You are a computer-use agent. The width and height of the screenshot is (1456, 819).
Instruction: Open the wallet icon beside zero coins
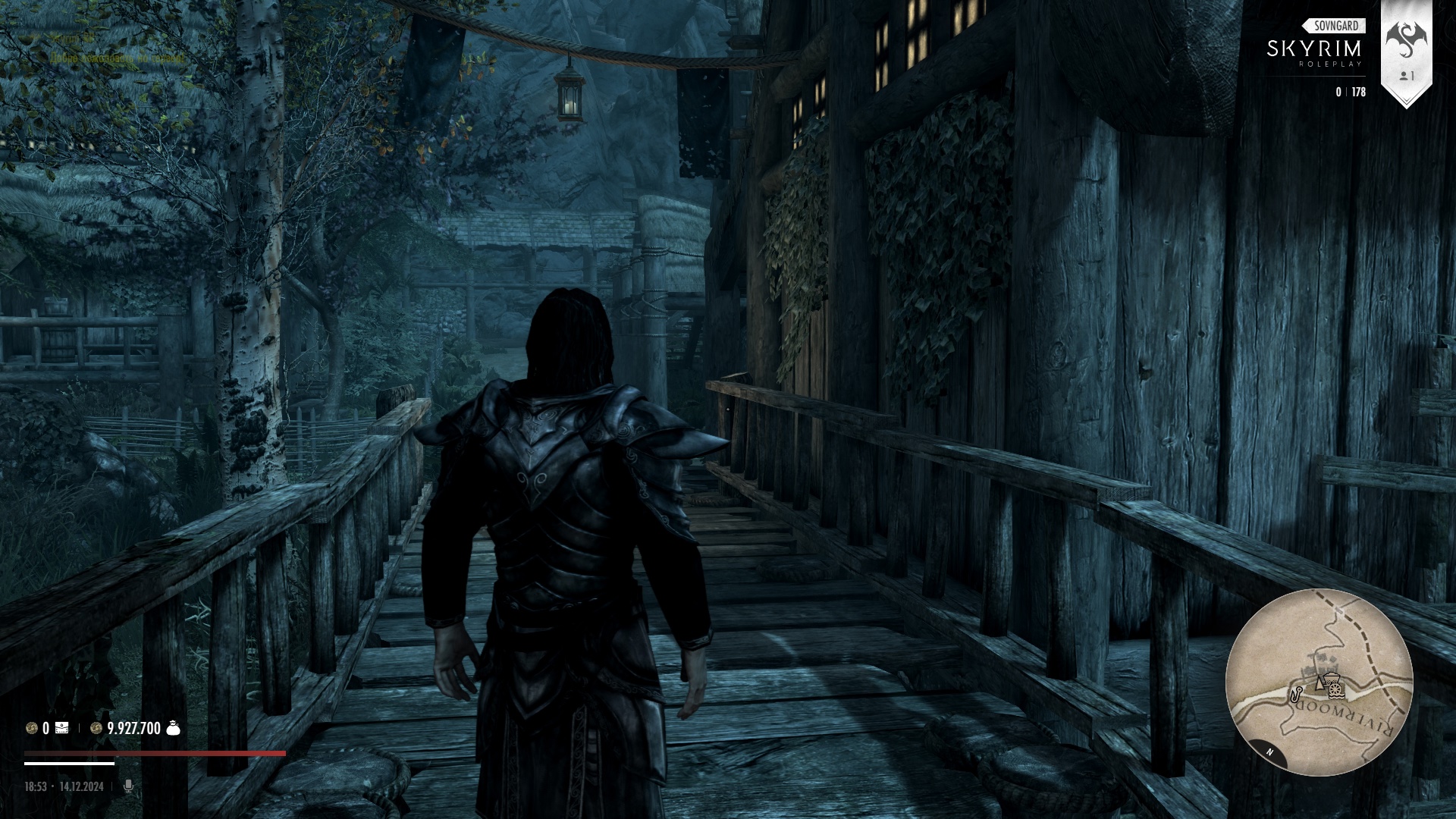(x=61, y=729)
